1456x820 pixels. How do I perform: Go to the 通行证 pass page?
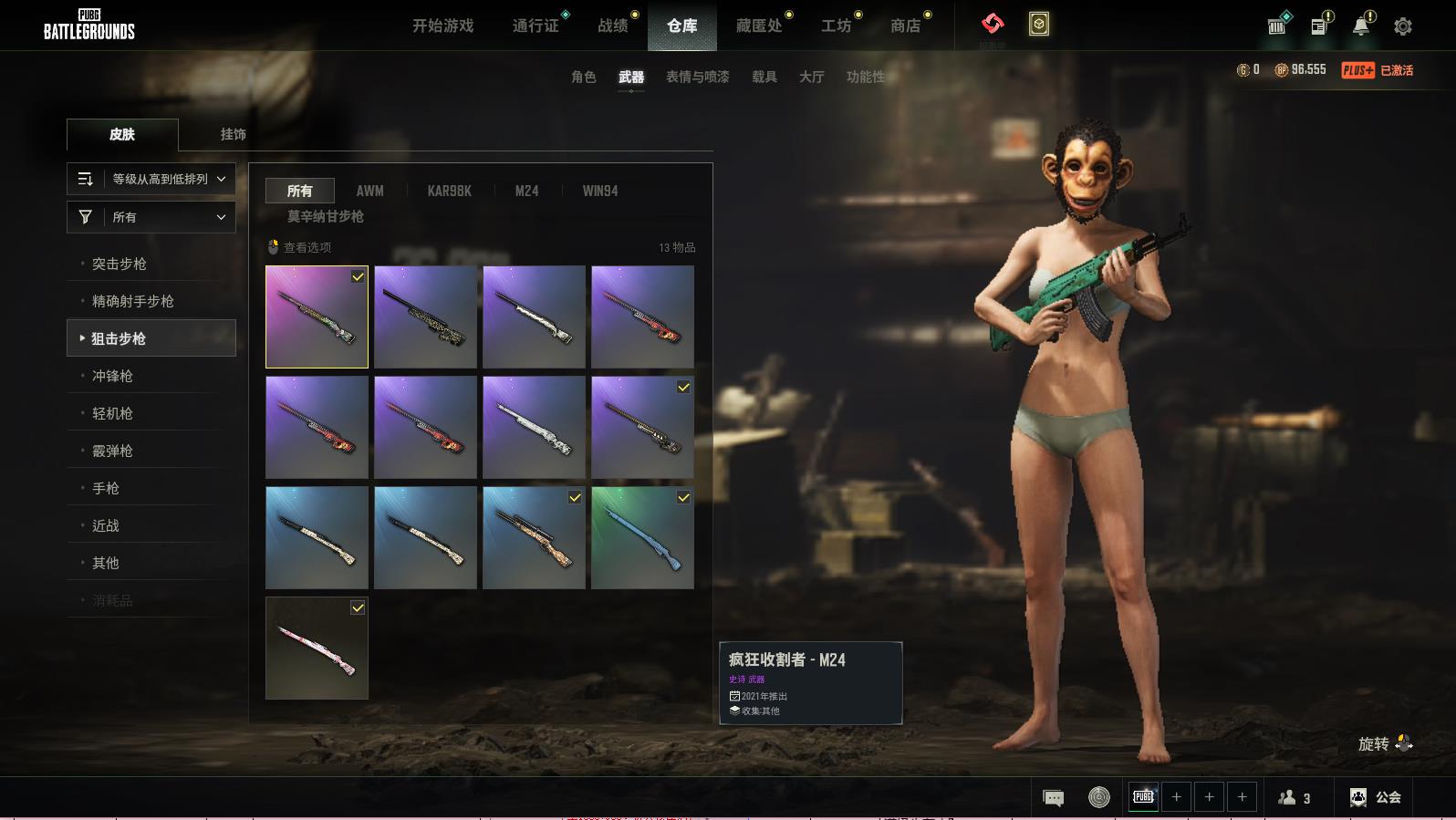click(536, 26)
